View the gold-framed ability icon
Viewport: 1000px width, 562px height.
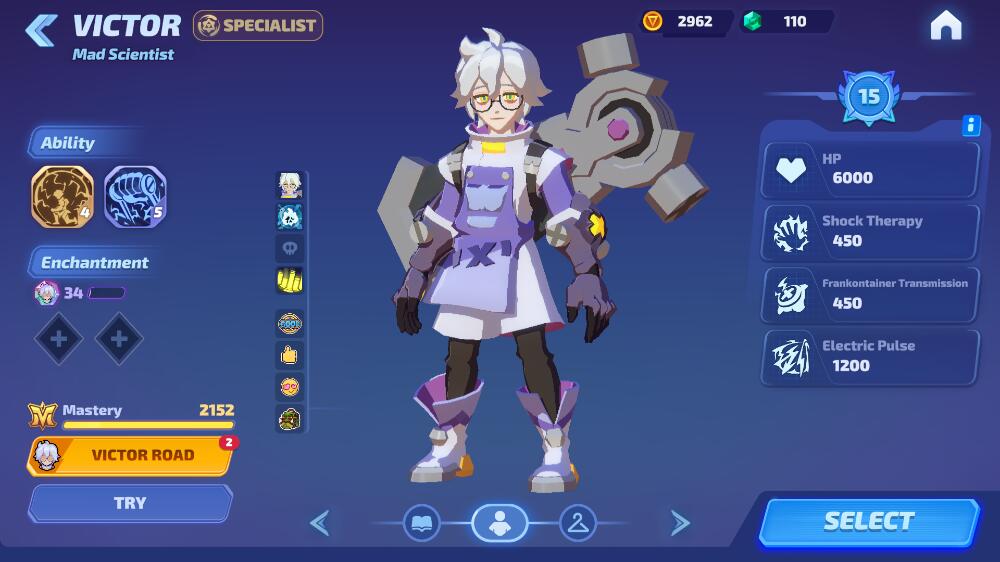[x=62, y=197]
